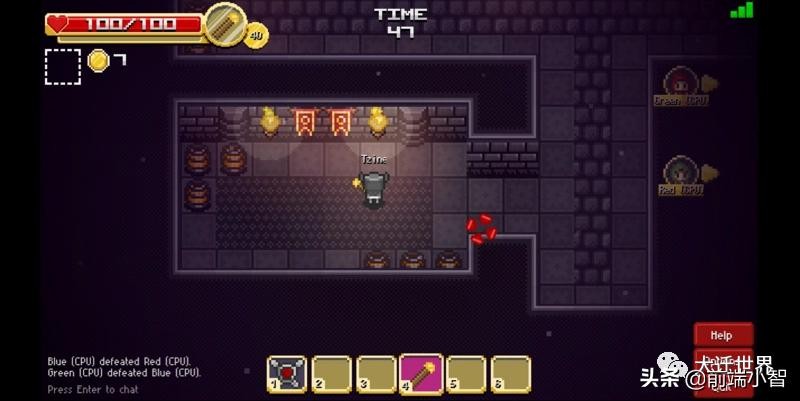Select the crosshair target item in slot 1
The width and height of the screenshot is (800, 401).
286,373
